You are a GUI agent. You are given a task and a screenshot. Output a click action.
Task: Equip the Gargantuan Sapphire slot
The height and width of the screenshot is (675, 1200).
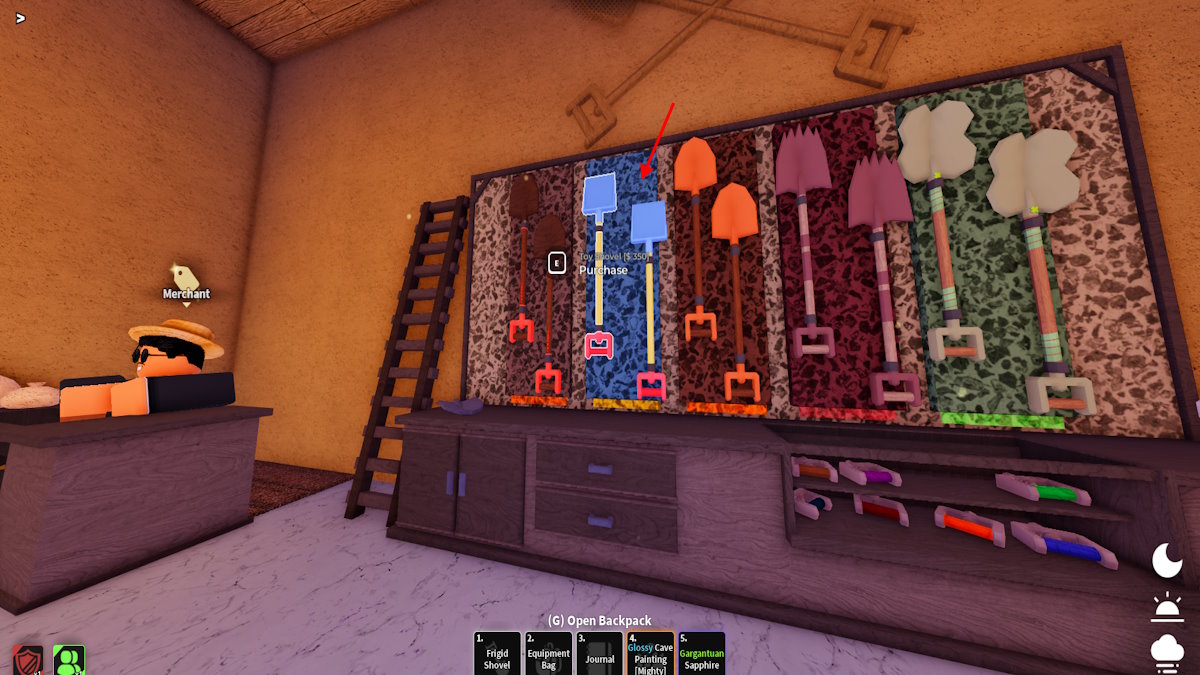701,653
